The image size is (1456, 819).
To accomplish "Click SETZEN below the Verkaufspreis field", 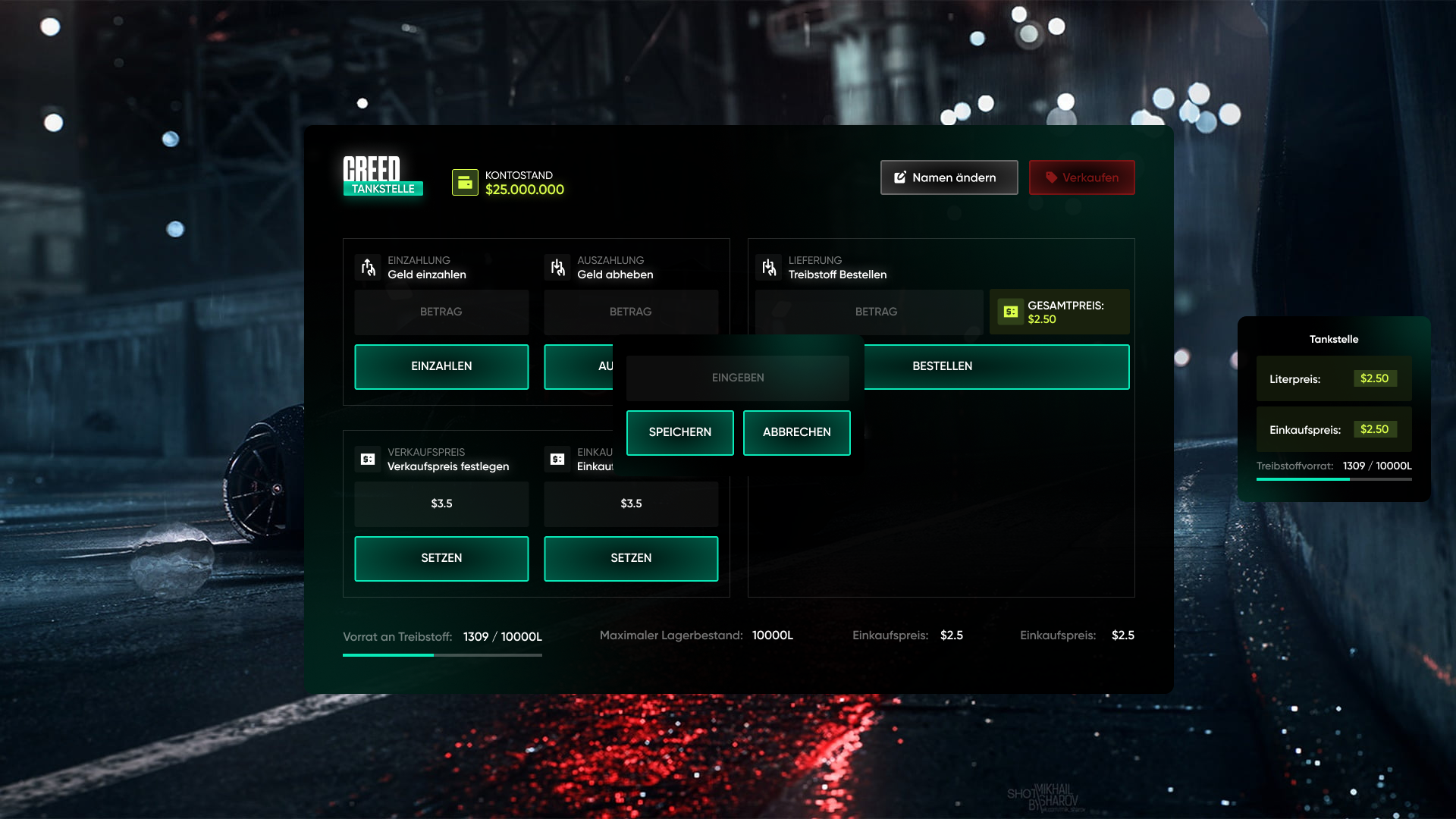I will 441,558.
